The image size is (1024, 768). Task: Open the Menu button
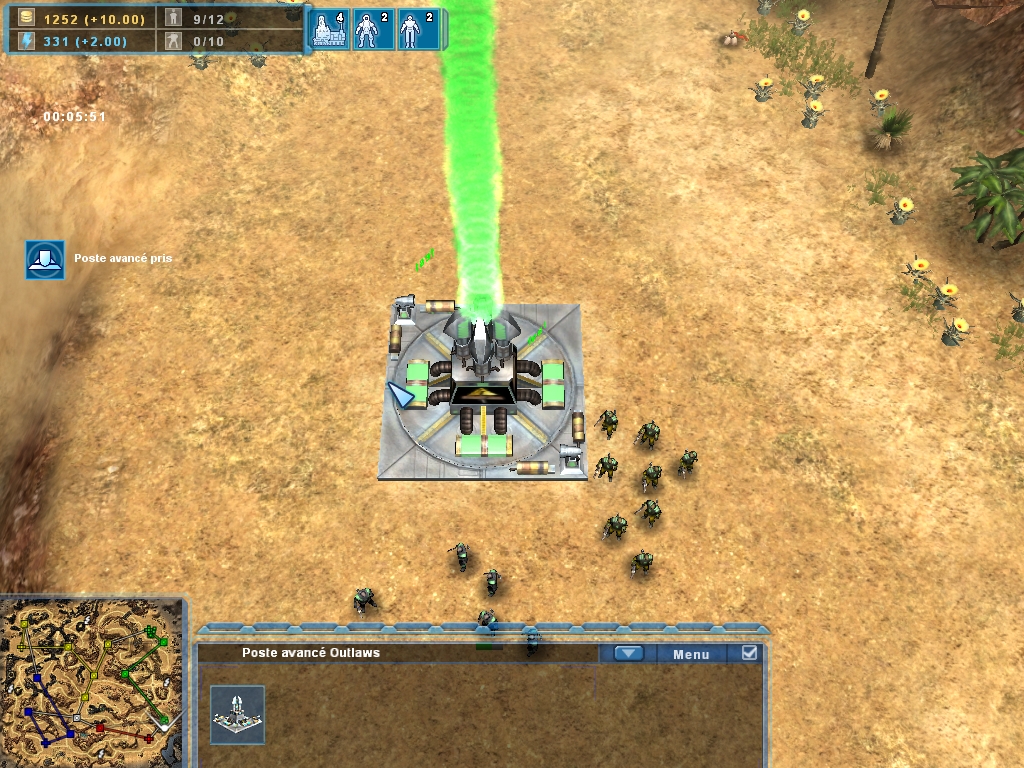pos(691,654)
